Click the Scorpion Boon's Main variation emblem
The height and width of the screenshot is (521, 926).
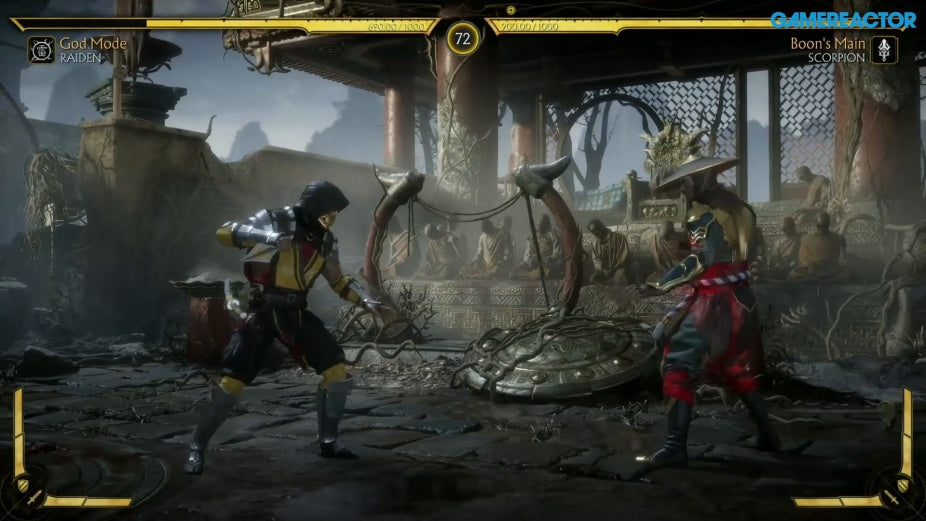884,50
